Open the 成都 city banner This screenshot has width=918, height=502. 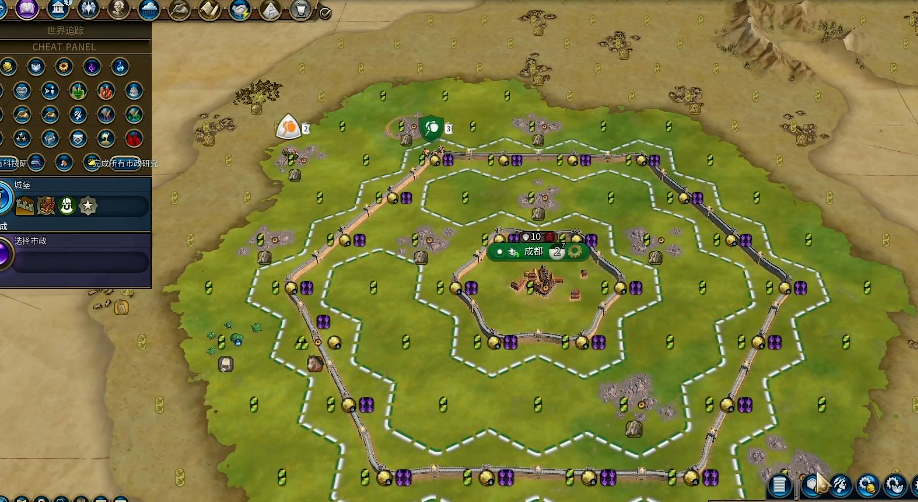(533, 251)
